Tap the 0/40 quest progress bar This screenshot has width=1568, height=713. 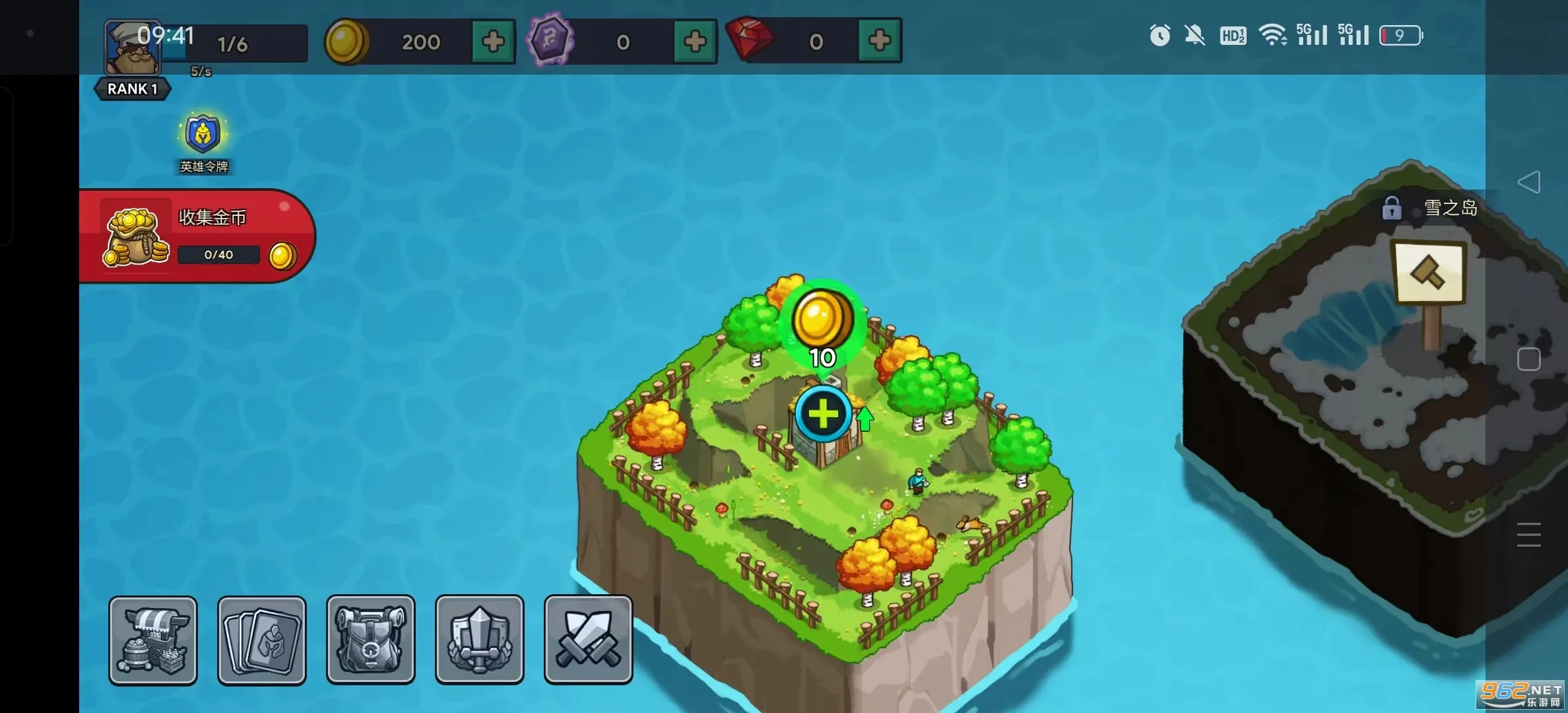[218, 254]
